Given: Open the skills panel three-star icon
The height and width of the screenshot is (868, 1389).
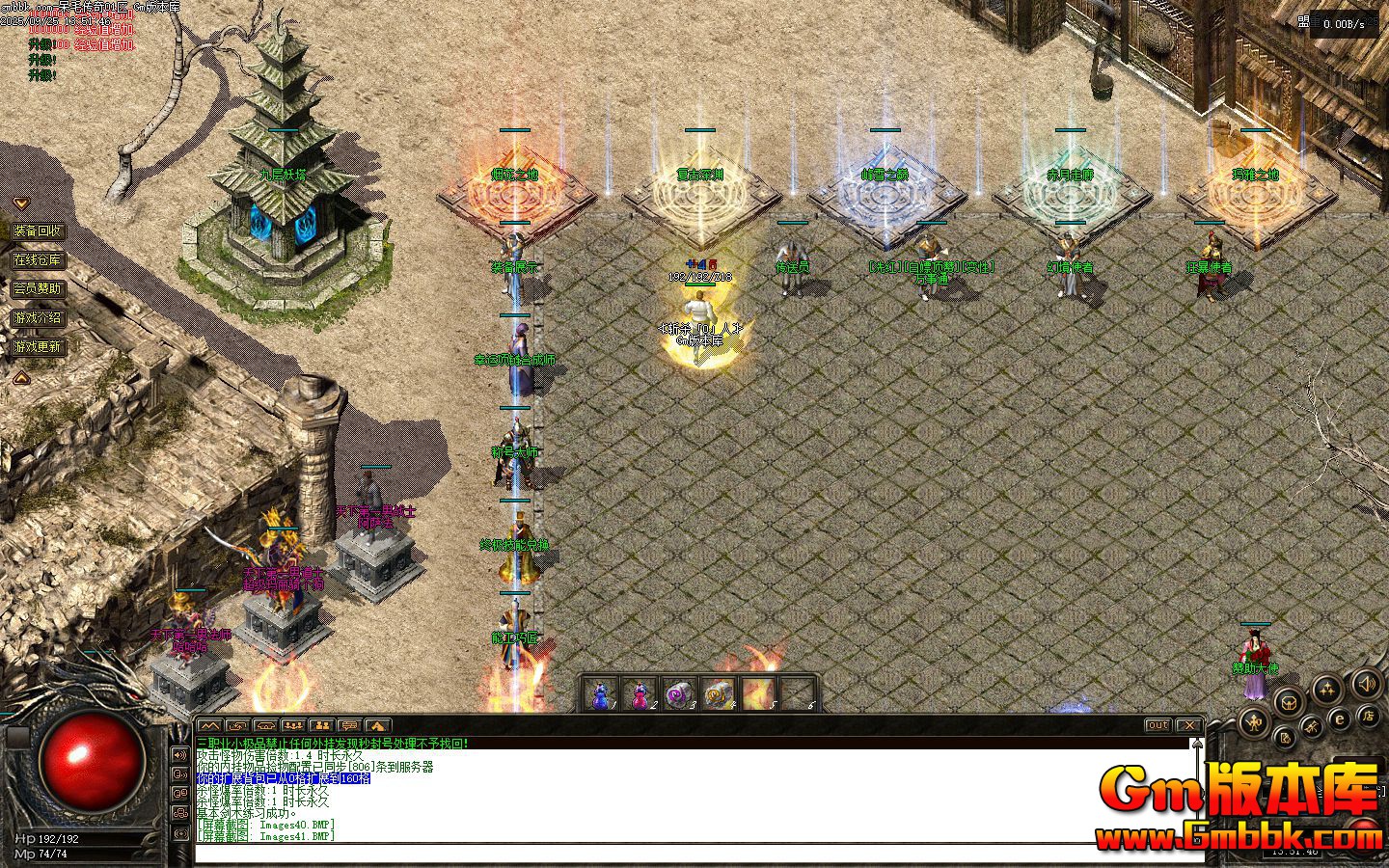Looking at the screenshot, I should 1328,689.
